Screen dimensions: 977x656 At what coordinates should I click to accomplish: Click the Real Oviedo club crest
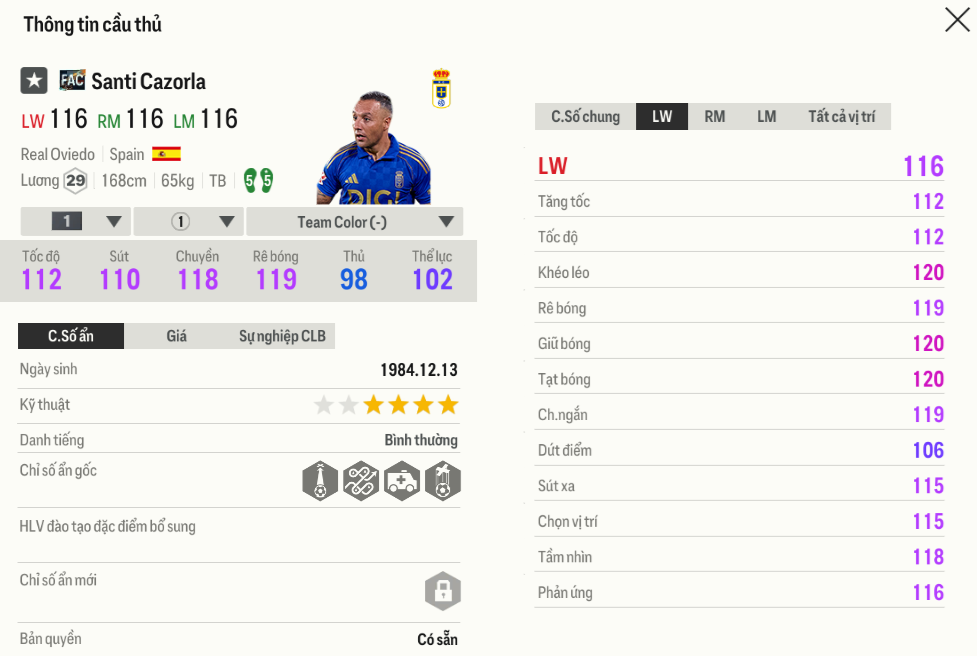(440, 89)
